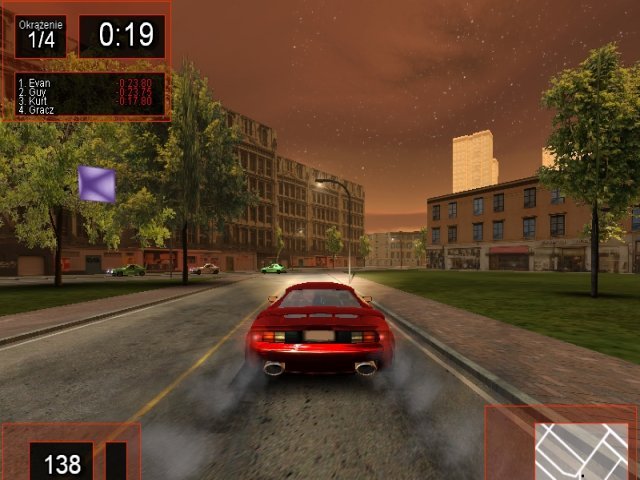Screen dimensions: 640x480
Task: Click the track minimap
Action: pos(581,450)
